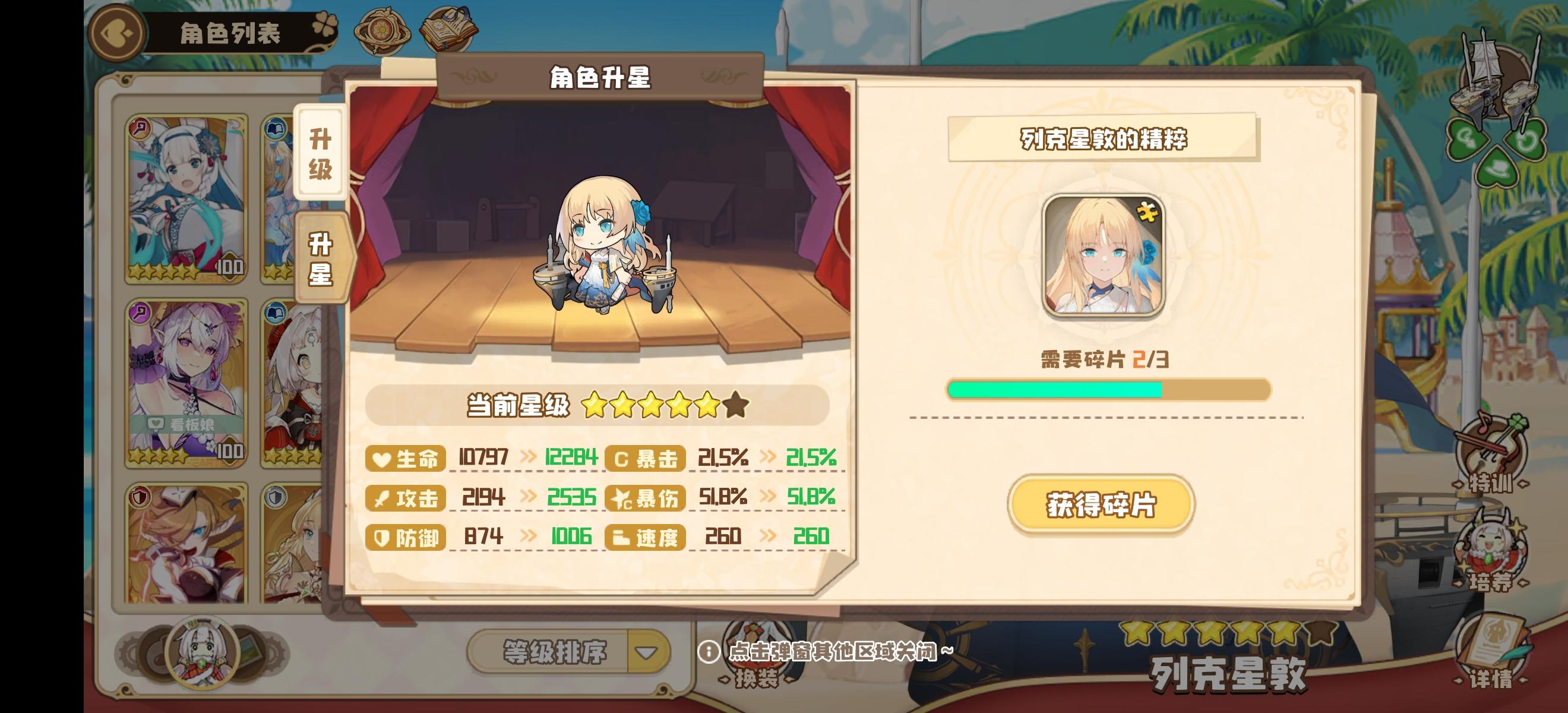Click the 列克星敦的精粹 title banner

1102,139
